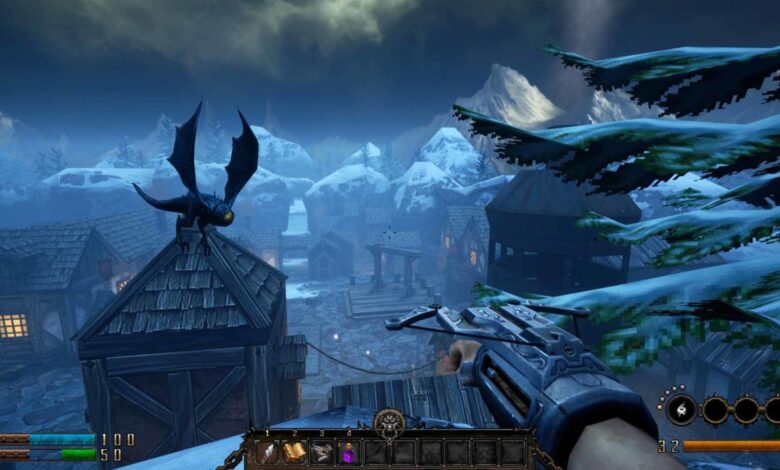Choose the golden spellbook hotbar slot
Screen dimensions: 780x470
point(294,452)
